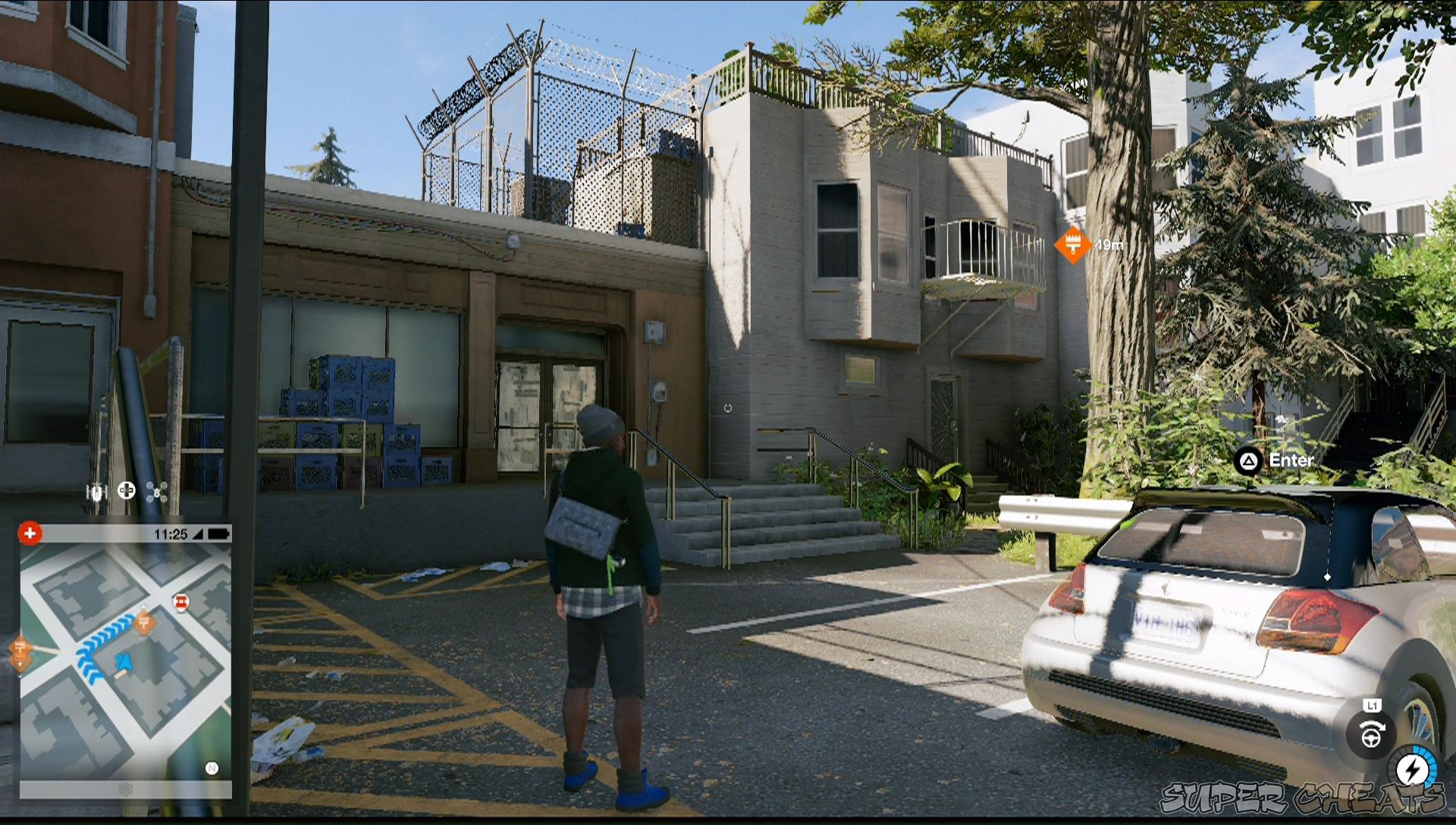Select the vehicle icon left of the D-pad
This screenshot has height=825, width=1456.
(96, 491)
